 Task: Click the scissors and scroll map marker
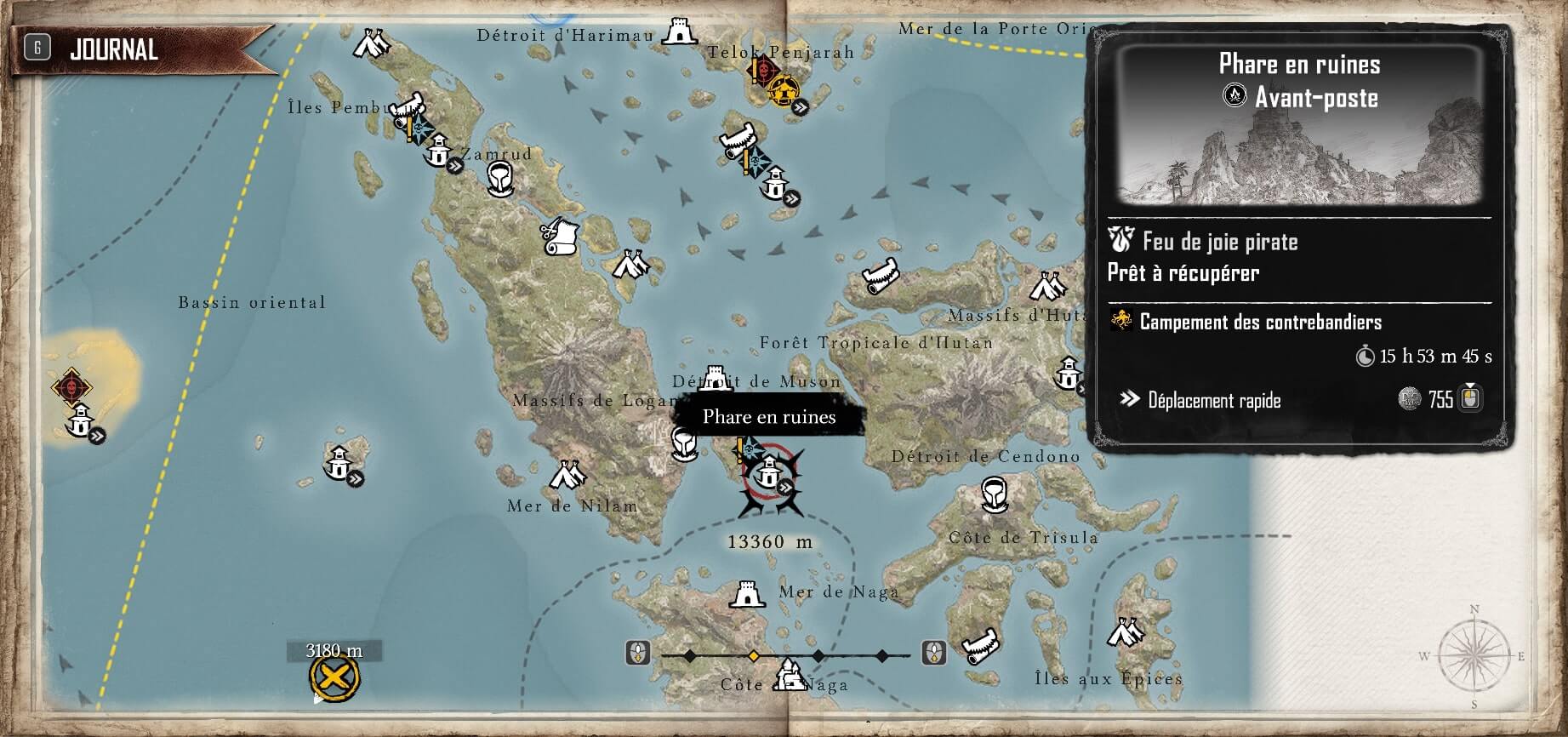tap(559, 236)
